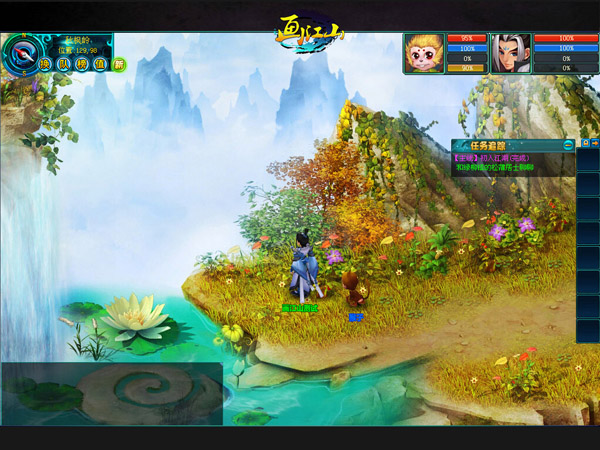Click the orange arrow side panel button
This screenshot has height=450, width=600.
[x=595, y=144]
